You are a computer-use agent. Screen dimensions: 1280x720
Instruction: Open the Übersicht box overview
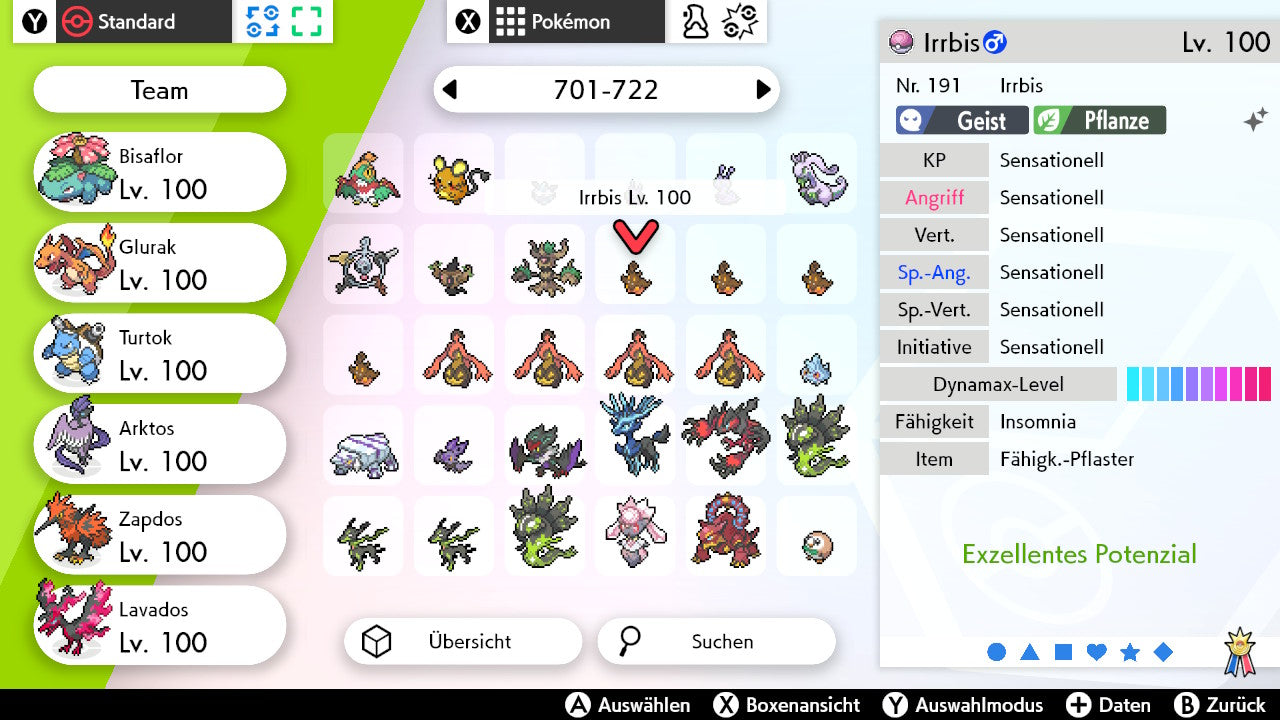(462, 642)
